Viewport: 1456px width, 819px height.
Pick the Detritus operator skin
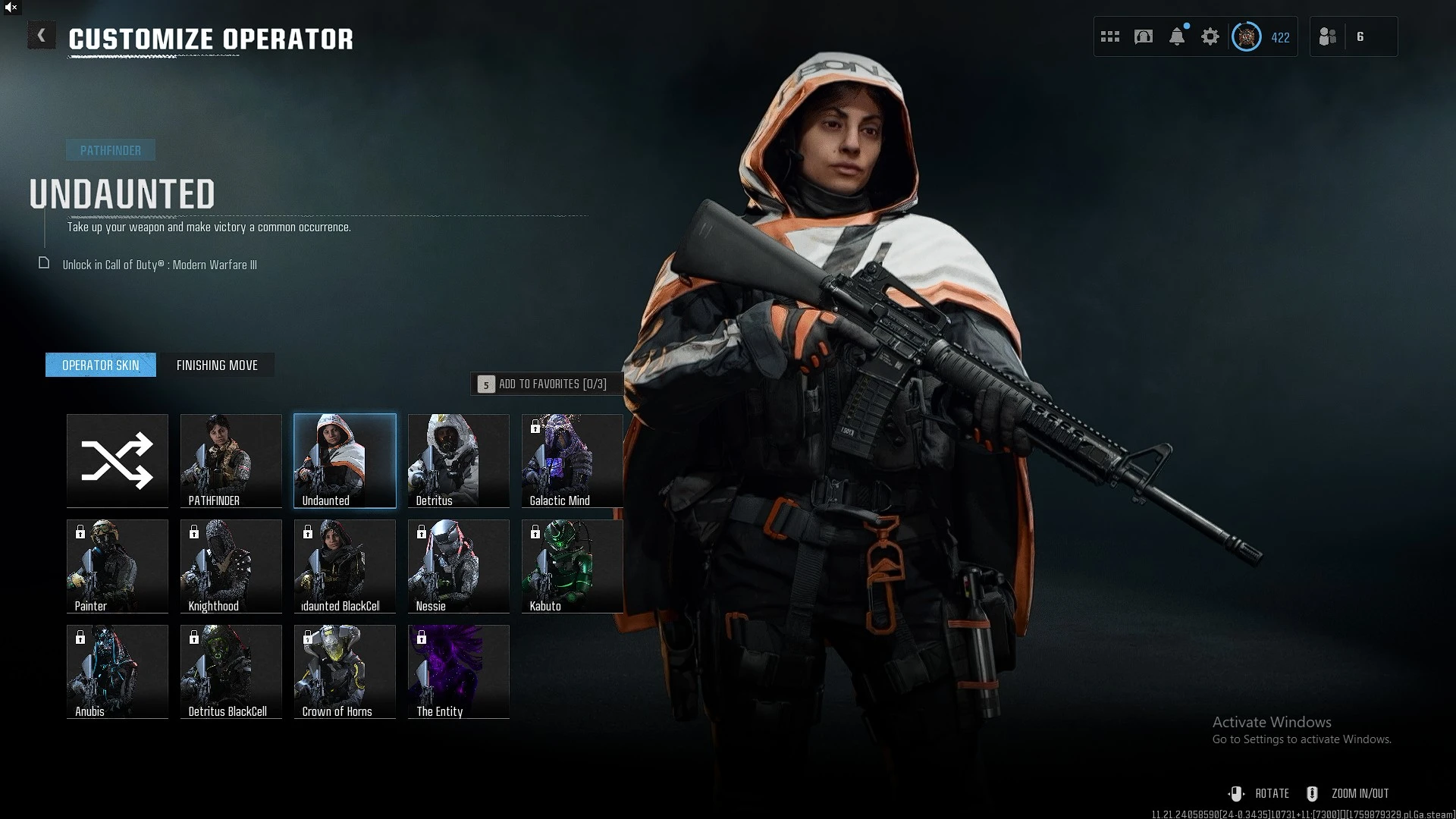tap(459, 460)
